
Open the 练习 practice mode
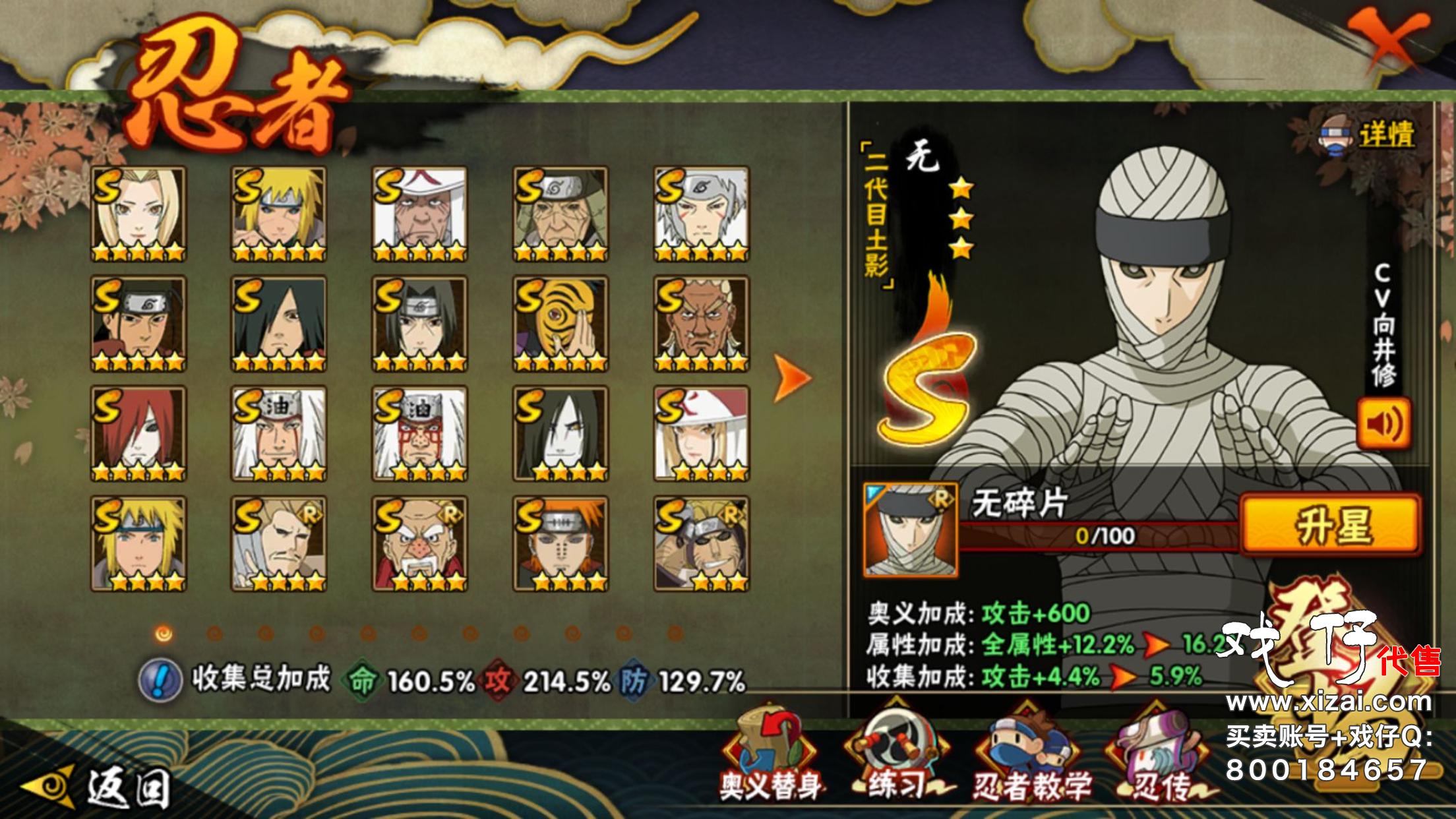(897, 758)
